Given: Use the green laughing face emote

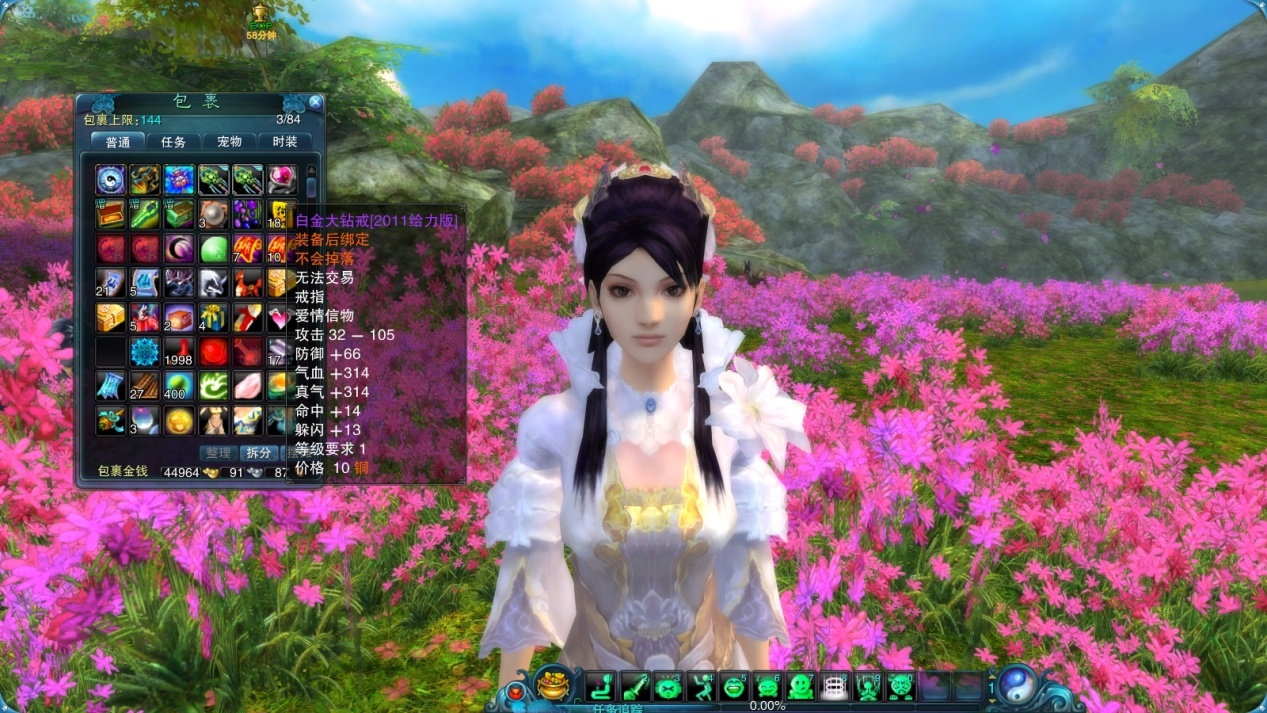Looking at the screenshot, I should (733, 686).
